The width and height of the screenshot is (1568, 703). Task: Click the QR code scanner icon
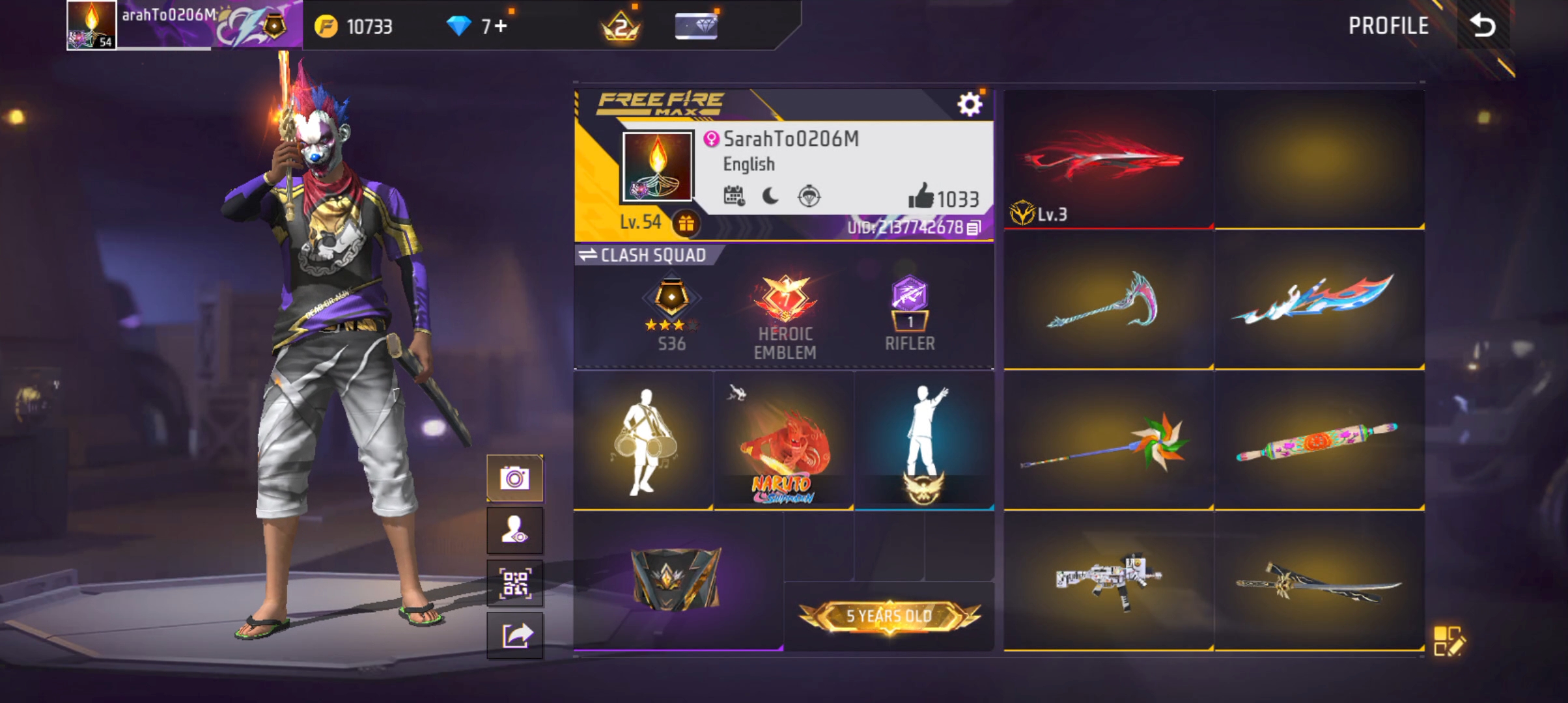tap(514, 583)
